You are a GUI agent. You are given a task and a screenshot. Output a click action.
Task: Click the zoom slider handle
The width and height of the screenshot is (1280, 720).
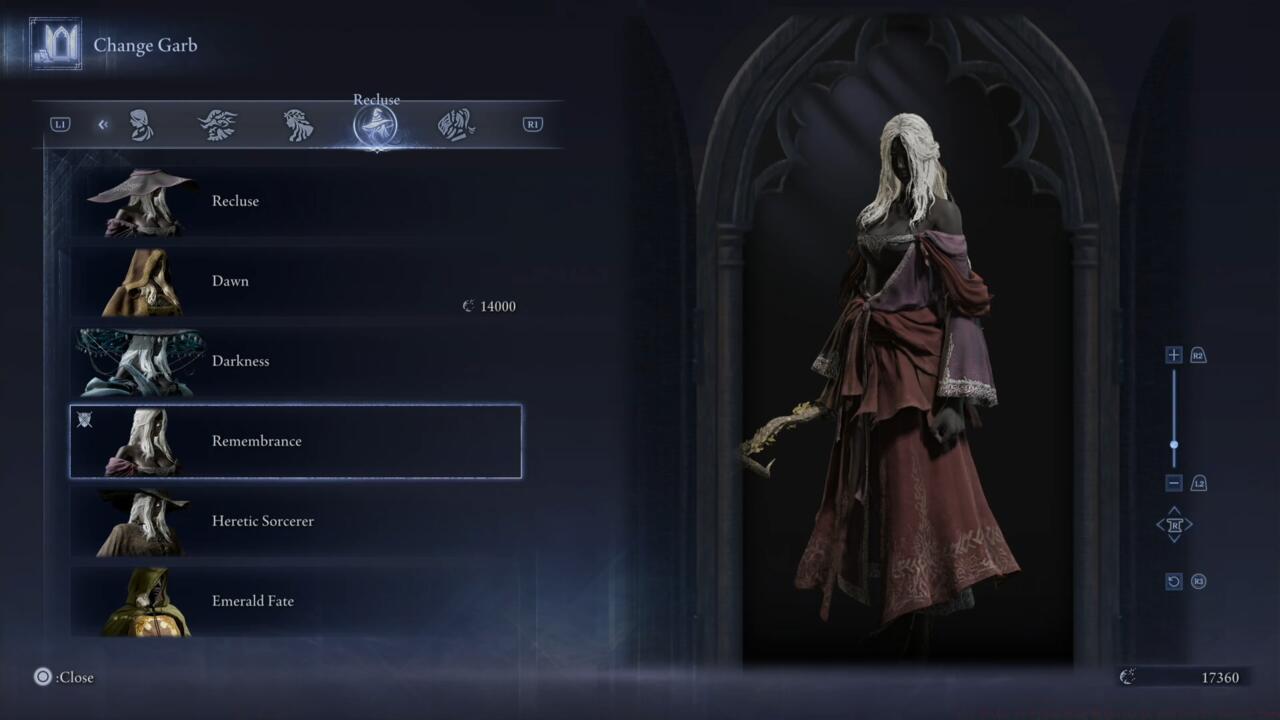point(1174,445)
